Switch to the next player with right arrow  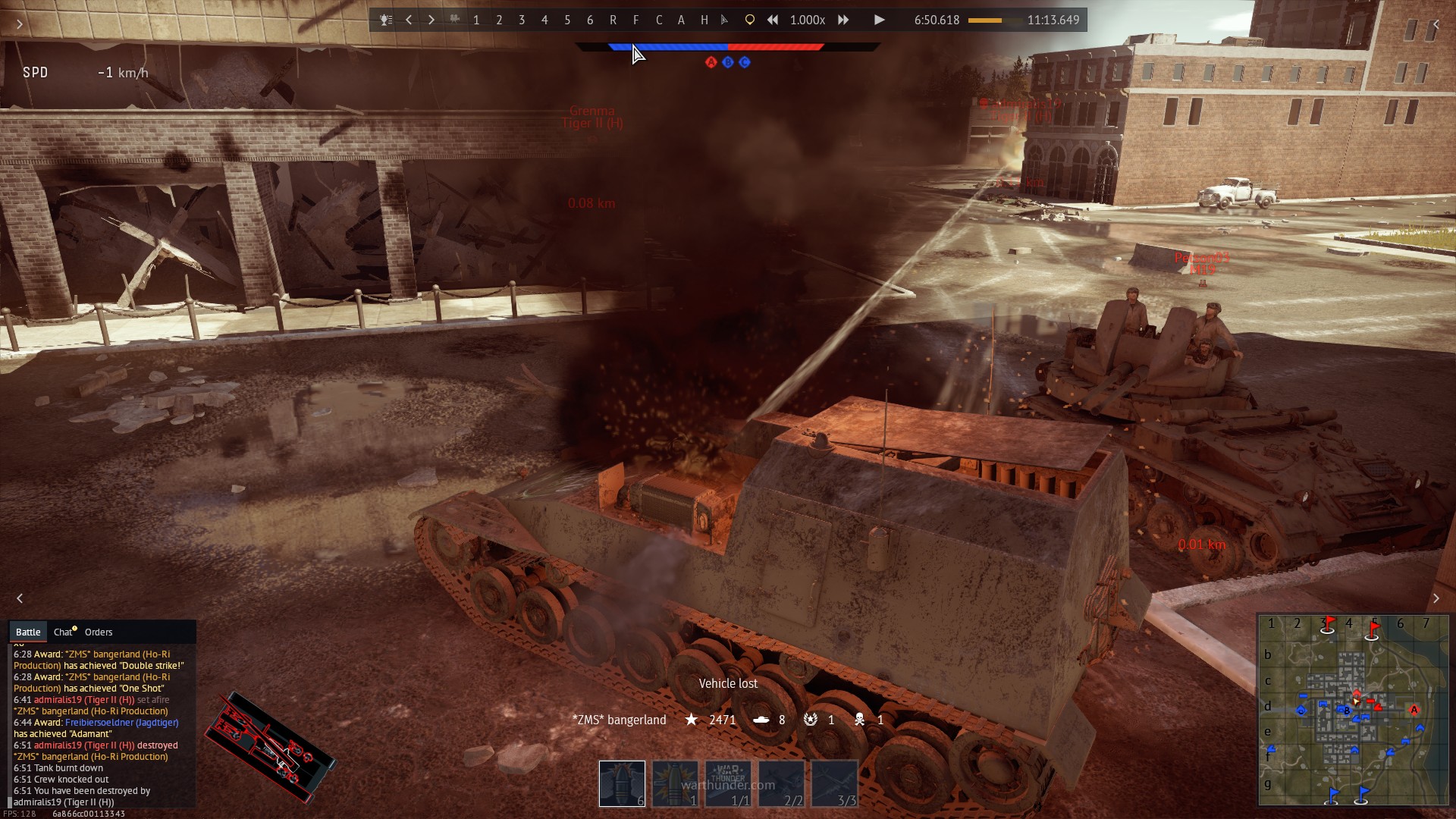431,20
